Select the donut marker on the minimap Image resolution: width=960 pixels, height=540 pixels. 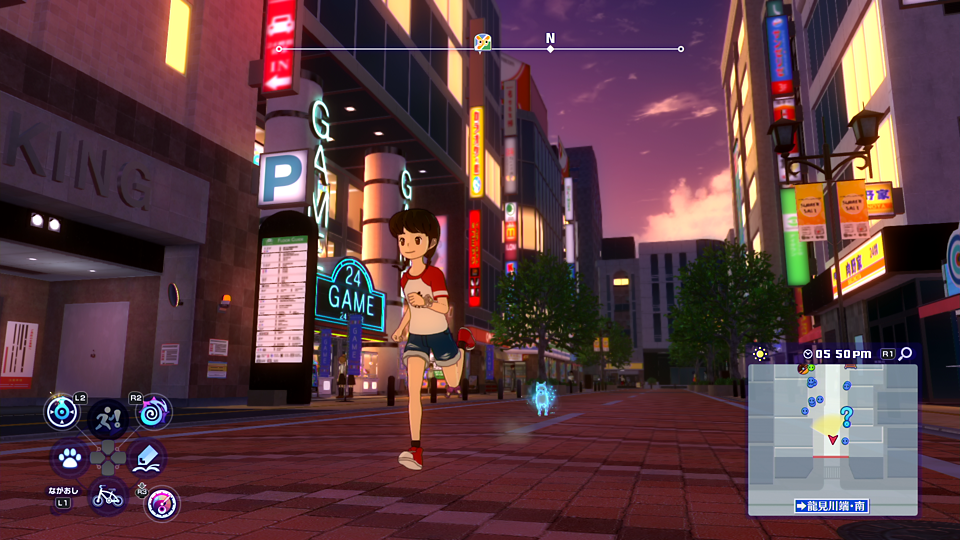click(x=804, y=370)
